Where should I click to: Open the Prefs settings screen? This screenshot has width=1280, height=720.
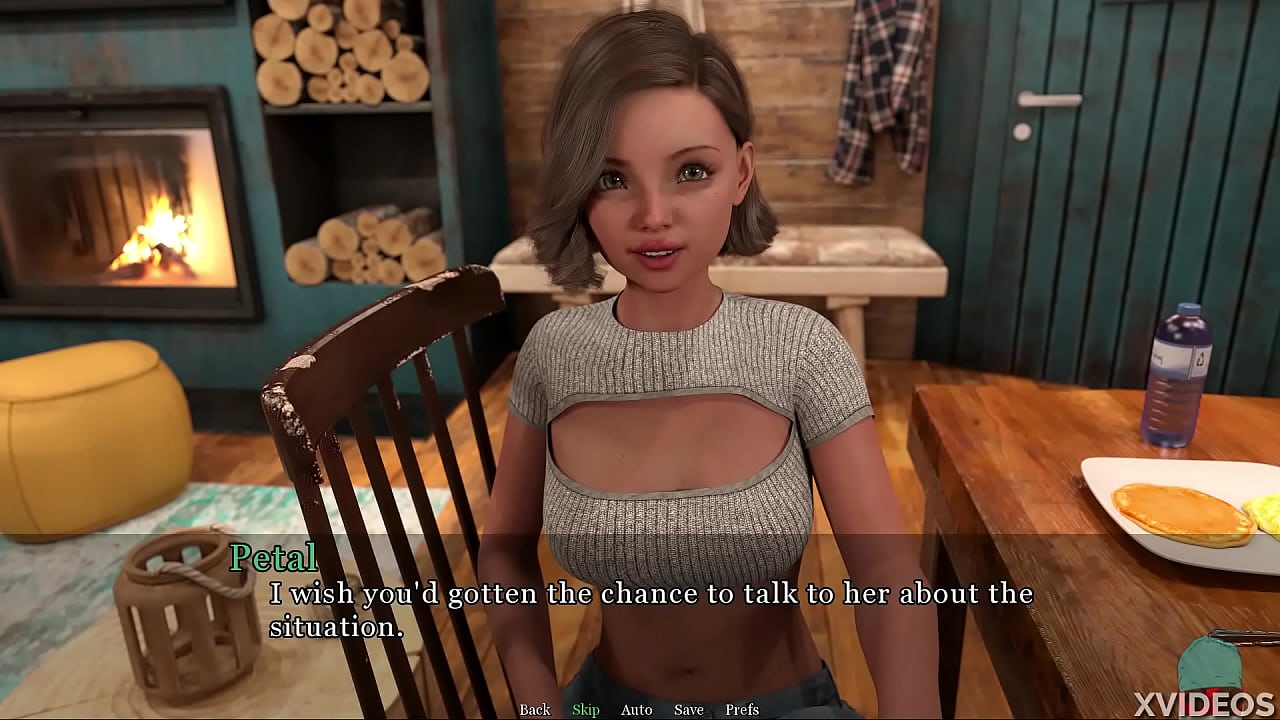point(743,709)
